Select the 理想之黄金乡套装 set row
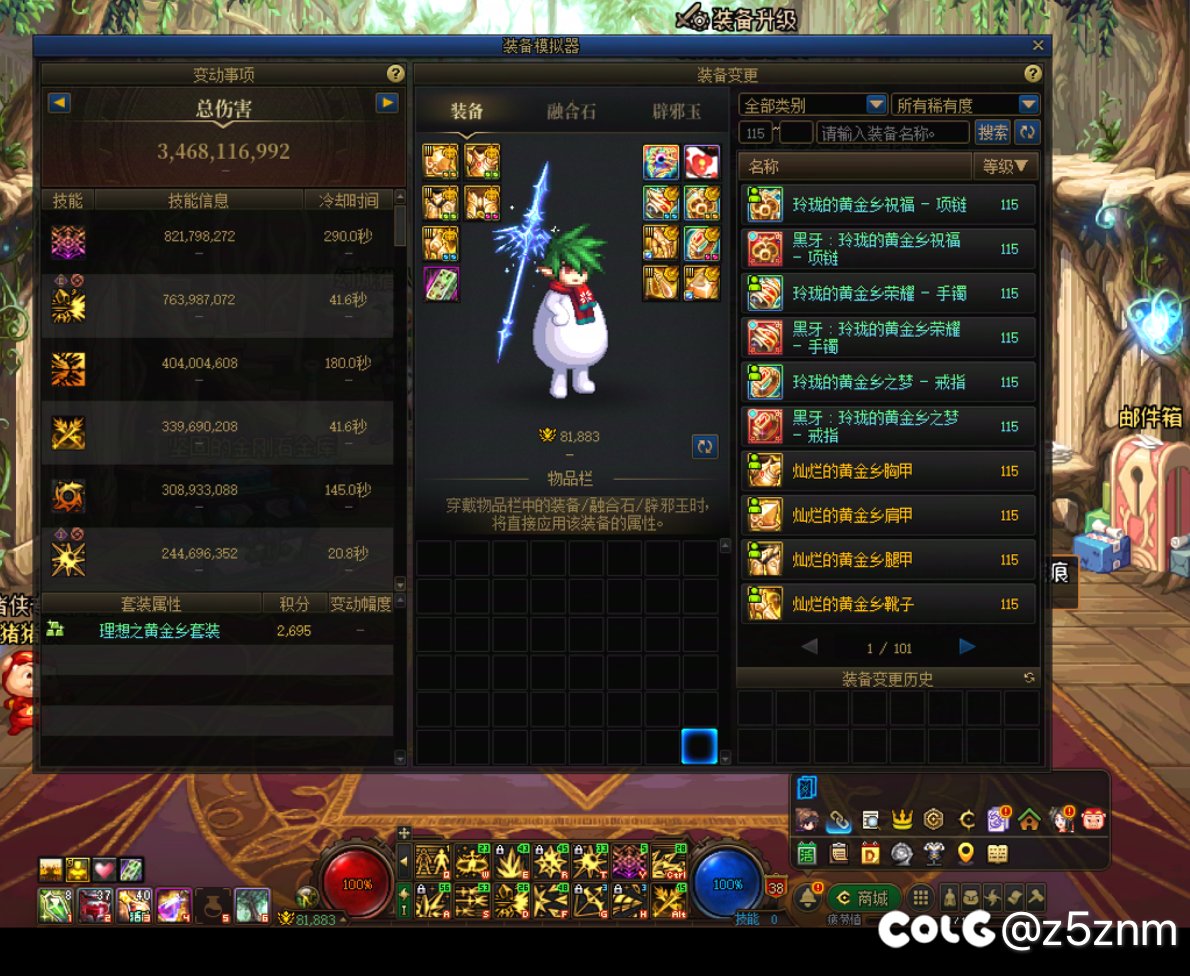Image resolution: width=1190 pixels, height=976 pixels. pyautogui.click(x=160, y=631)
